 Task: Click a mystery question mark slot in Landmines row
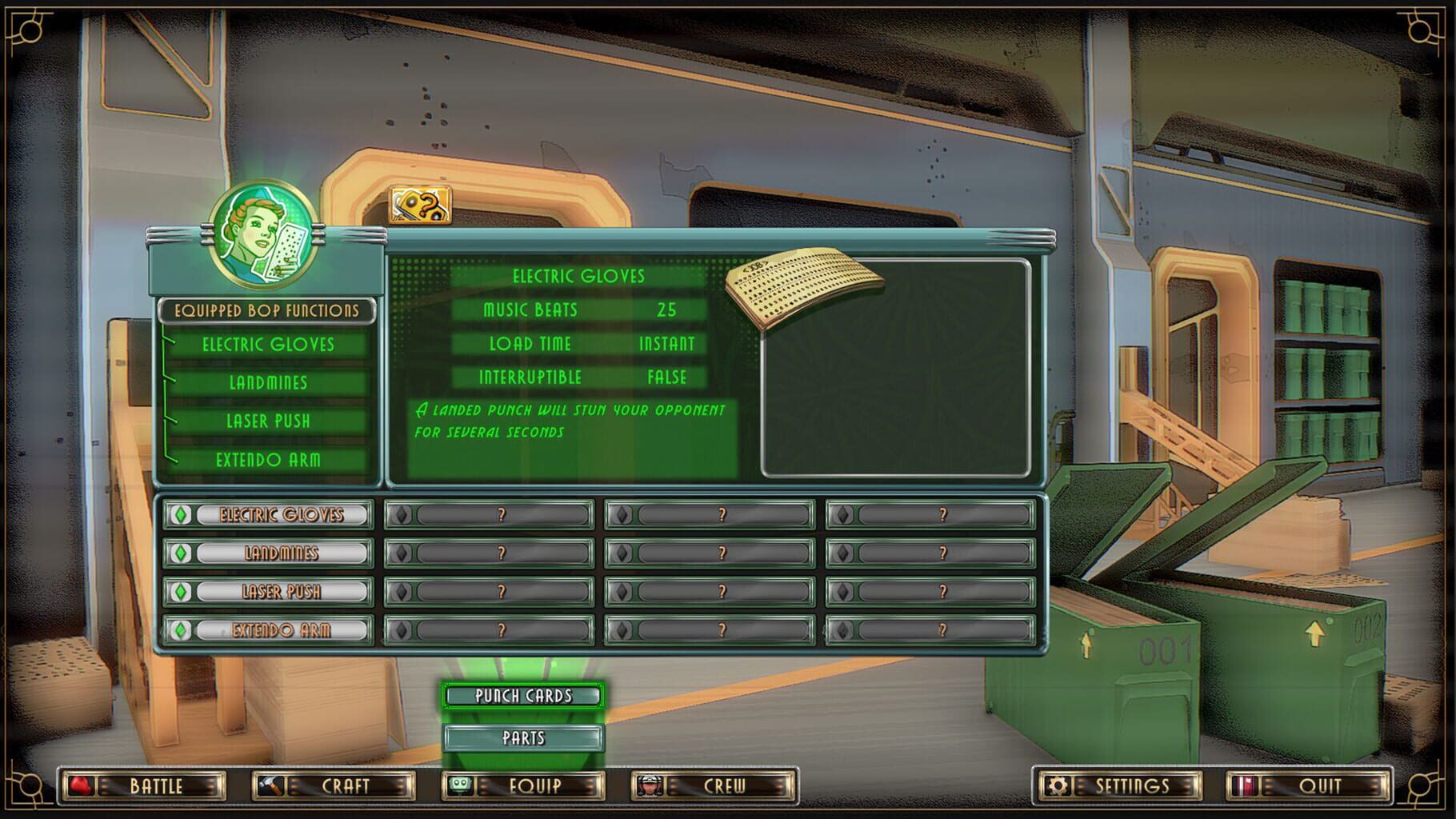click(x=502, y=553)
